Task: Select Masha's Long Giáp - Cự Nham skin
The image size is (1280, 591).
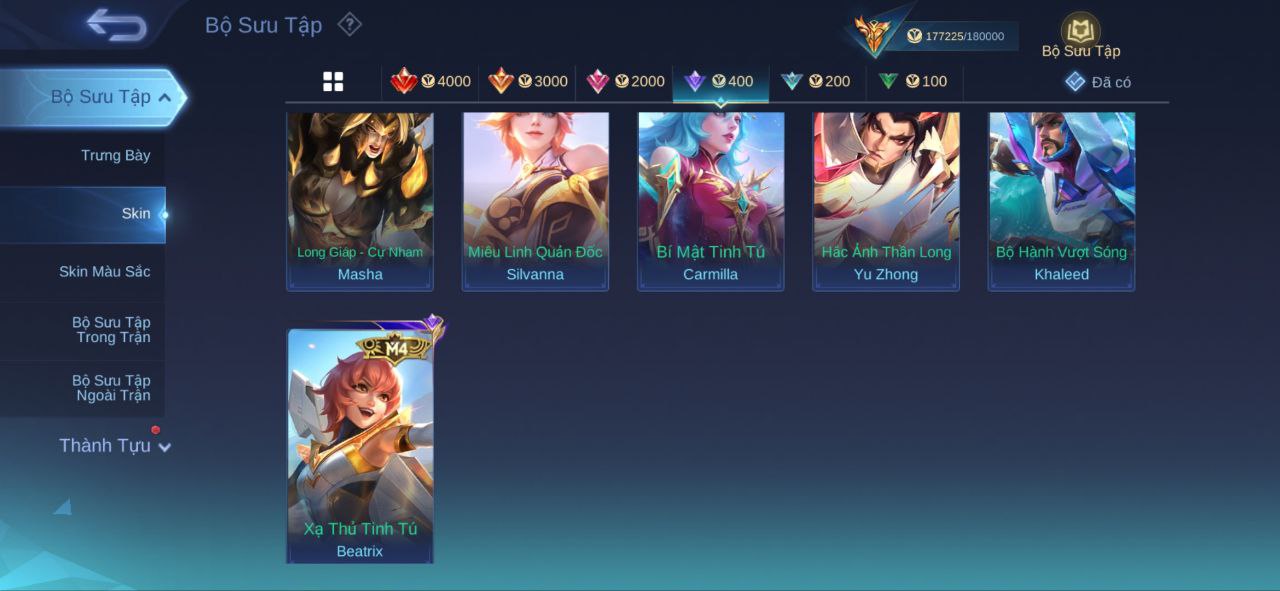Action: [360, 200]
